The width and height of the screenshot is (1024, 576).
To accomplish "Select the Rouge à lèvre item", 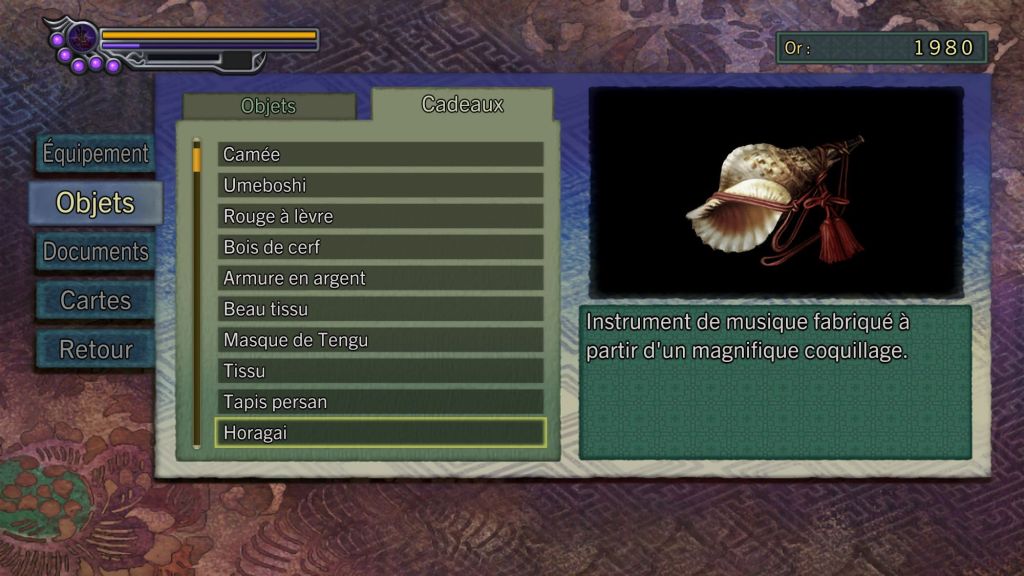I will (x=380, y=216).
